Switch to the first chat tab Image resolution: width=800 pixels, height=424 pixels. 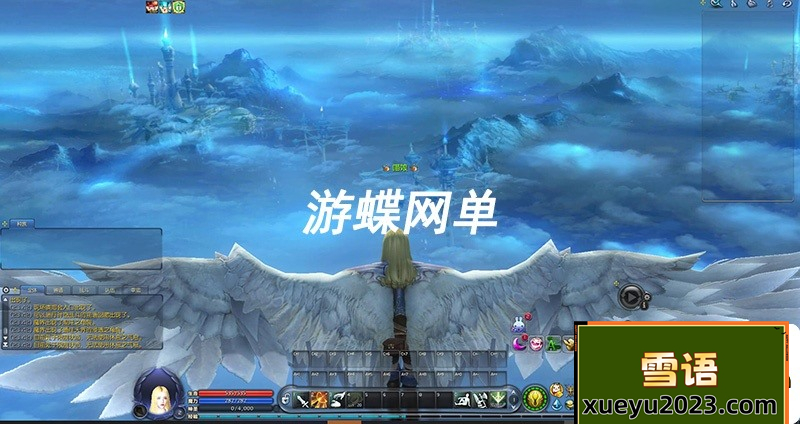tap(31, 290)
